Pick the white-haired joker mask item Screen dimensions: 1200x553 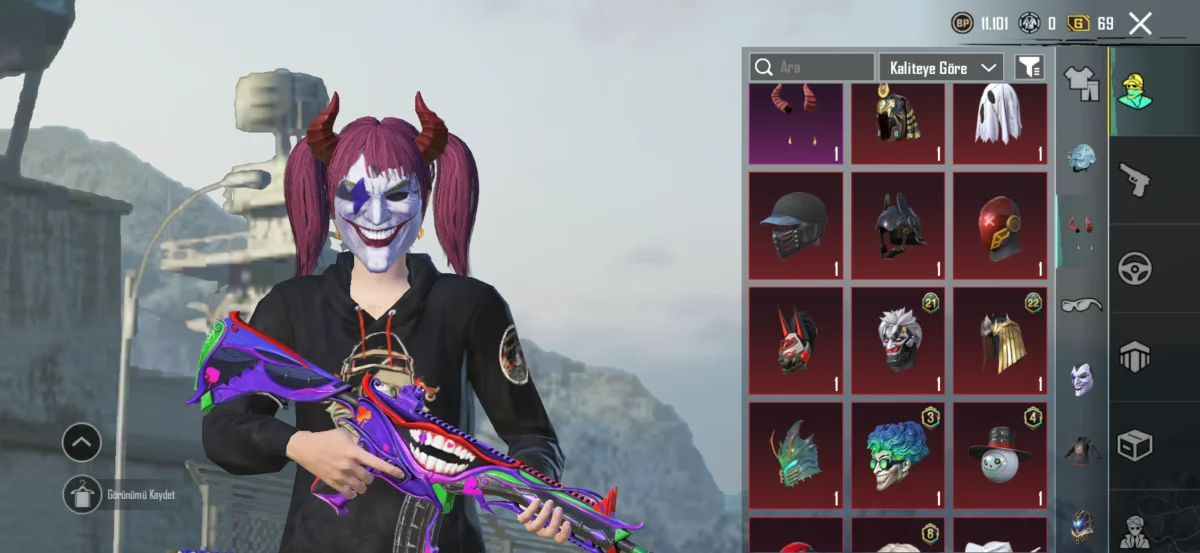(x=897, y=340)
